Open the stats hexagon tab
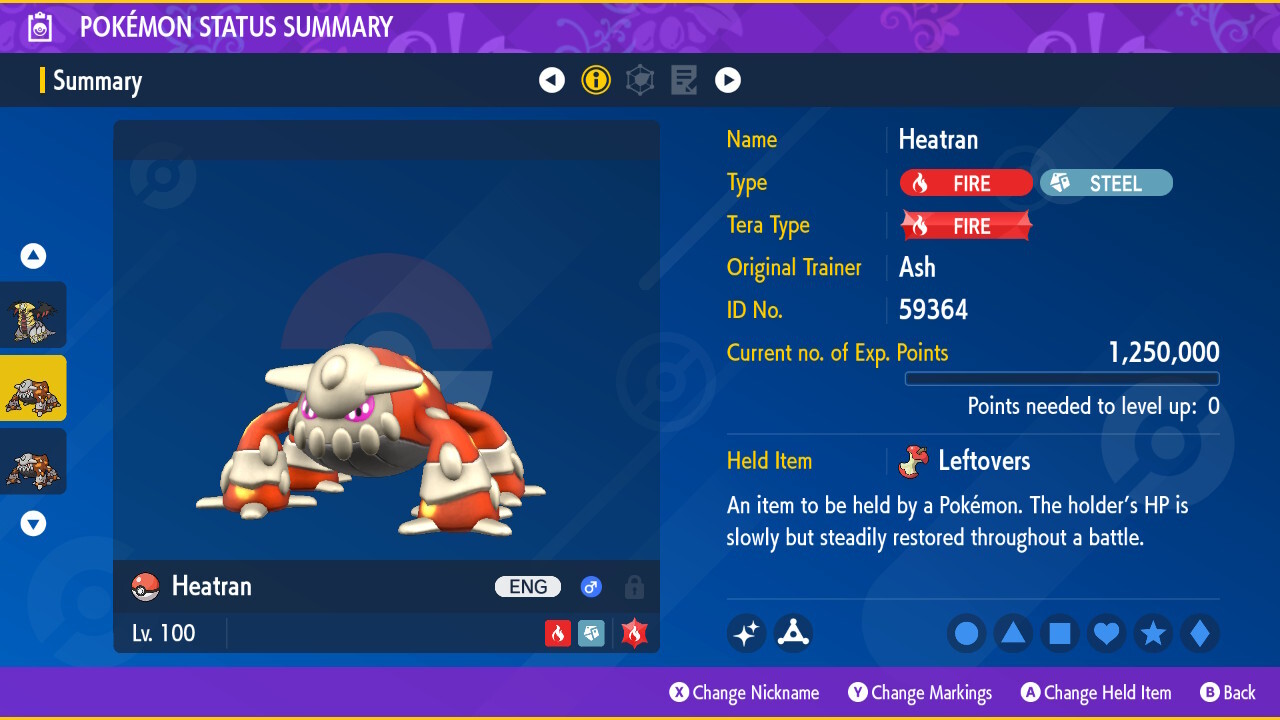This screenshot has width=1280, height=720. tap(640, 80)
